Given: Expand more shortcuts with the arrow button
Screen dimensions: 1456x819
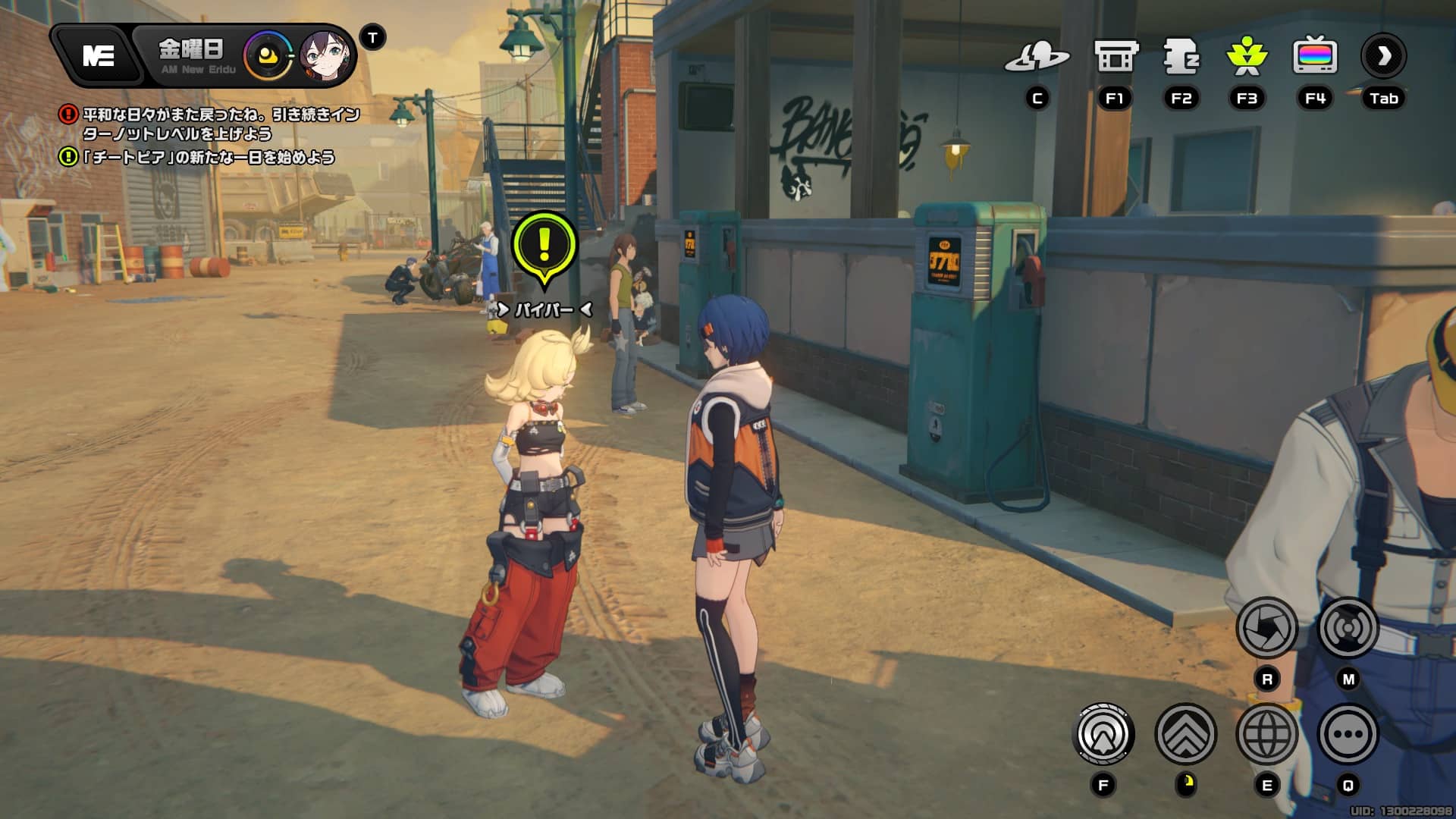Looking at the screenshot, I should 1383,56.
